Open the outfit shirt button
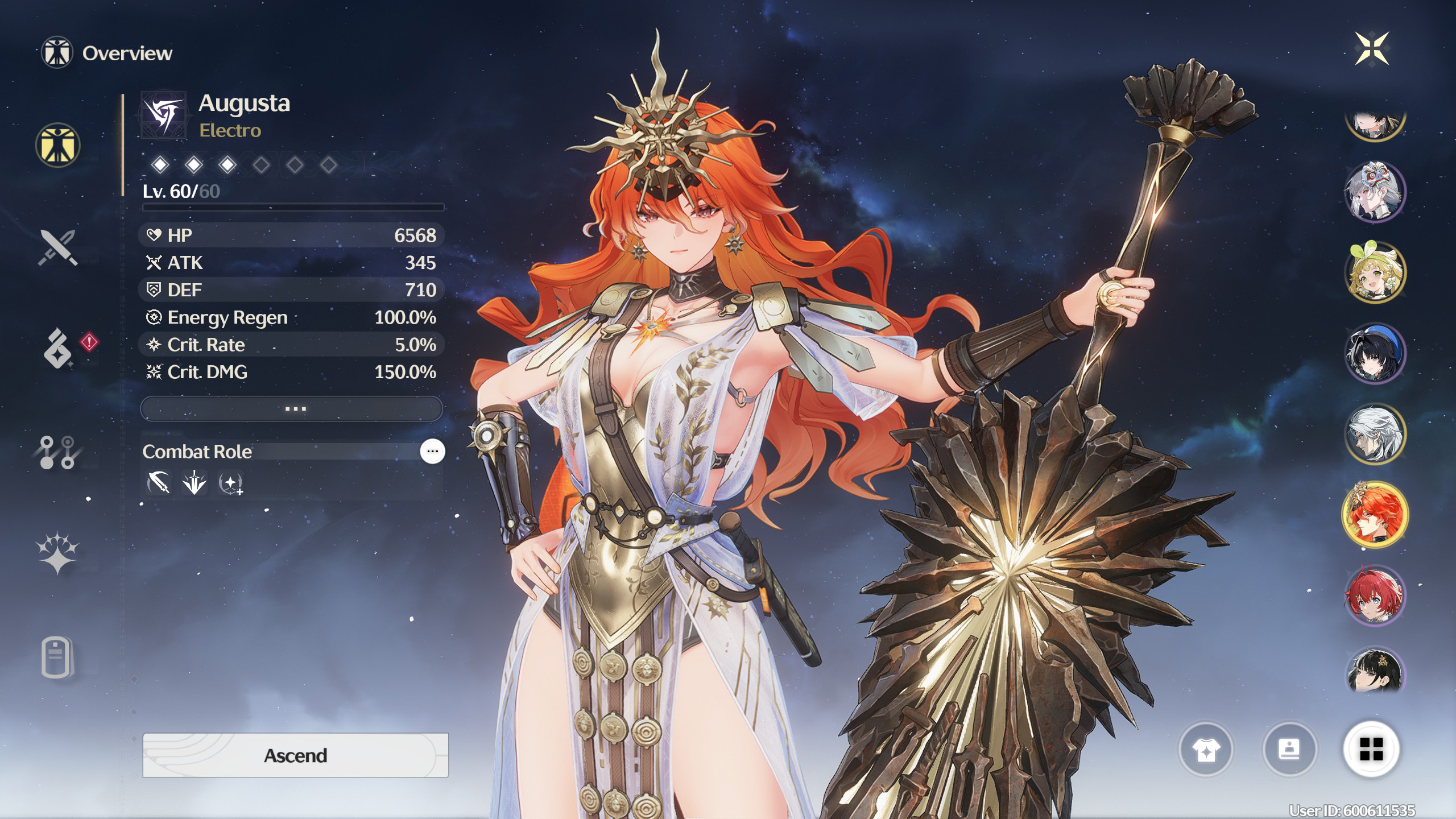 [x=1206, y=750]
